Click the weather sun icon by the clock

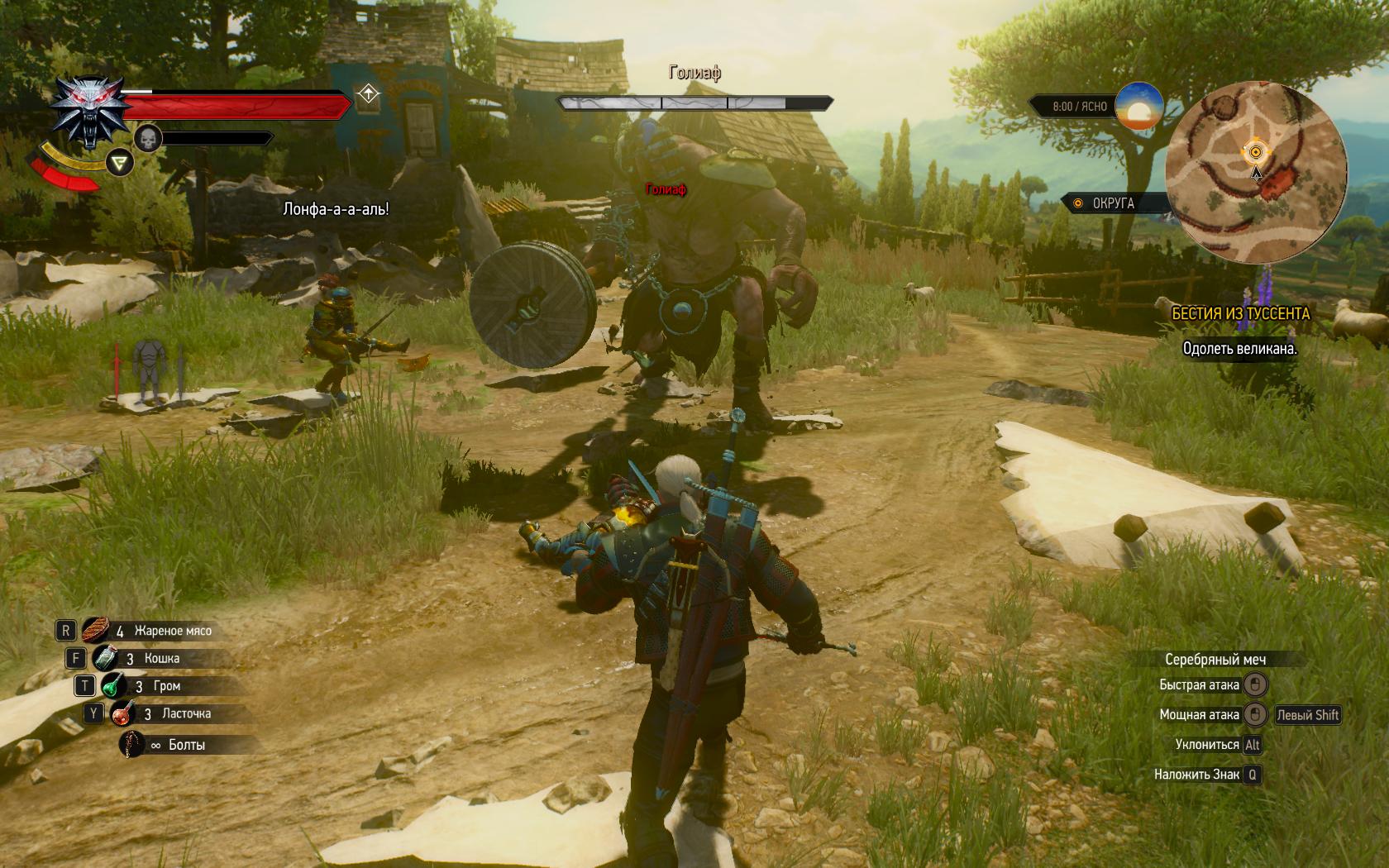(x=1138, y=106)
